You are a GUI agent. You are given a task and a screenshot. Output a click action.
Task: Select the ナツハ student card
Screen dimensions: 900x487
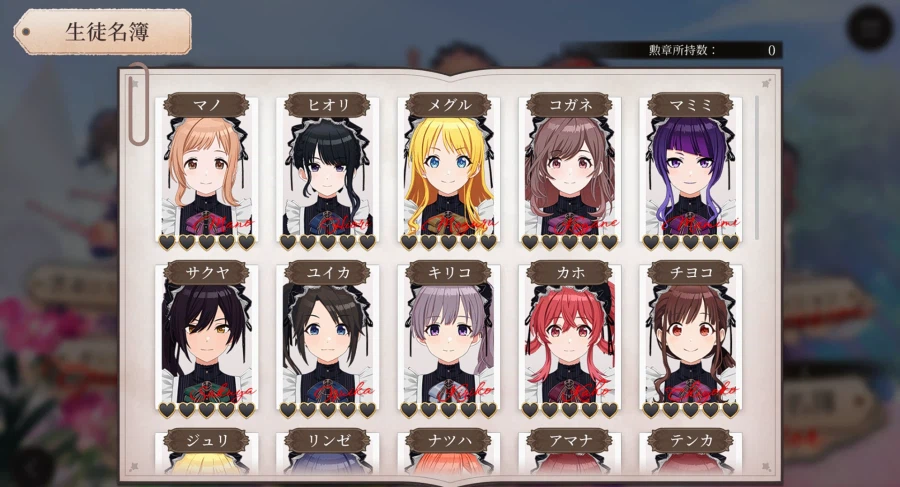[448, 452]
